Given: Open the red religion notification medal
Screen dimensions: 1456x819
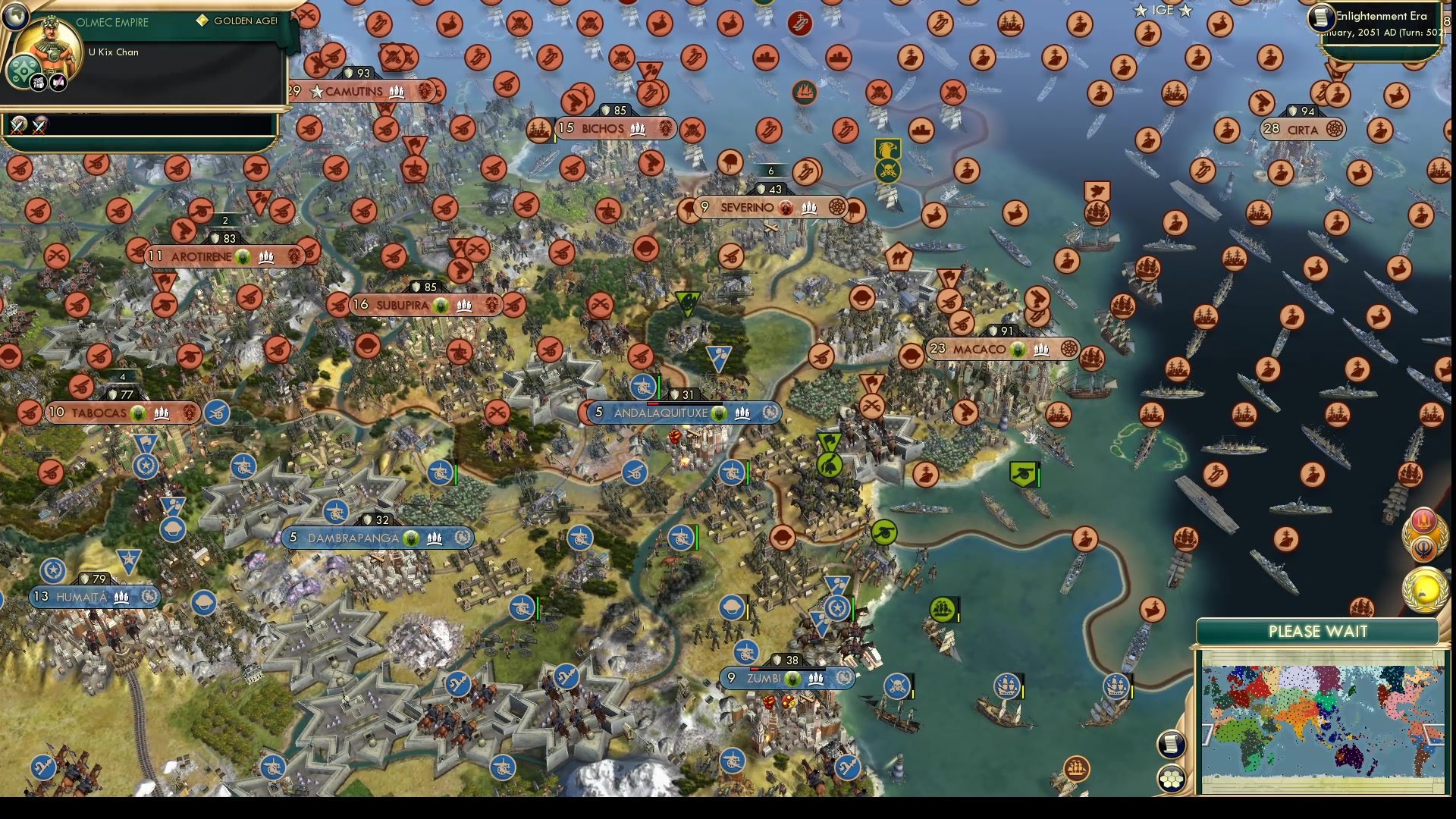Looking at the screenshot, I should (1423, 520).
